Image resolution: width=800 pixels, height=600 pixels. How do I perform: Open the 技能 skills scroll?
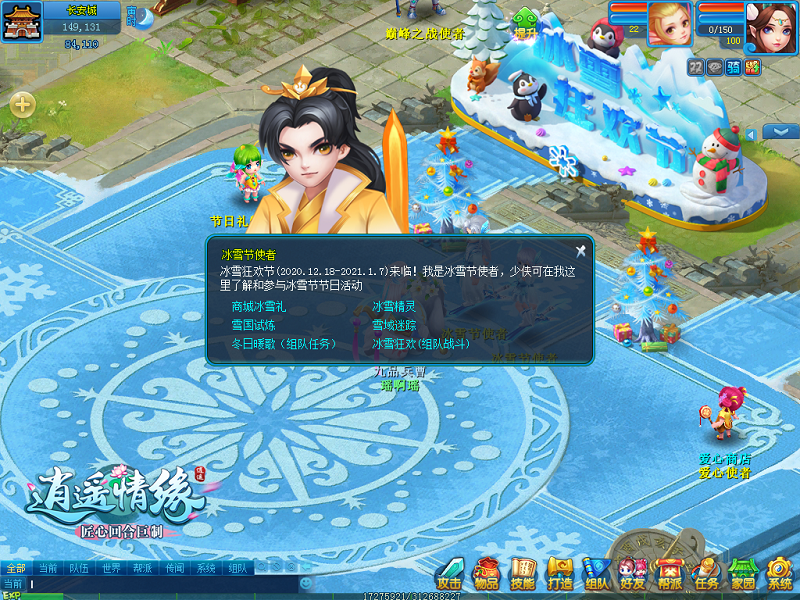pyautogui.click(x=523, y=574)
